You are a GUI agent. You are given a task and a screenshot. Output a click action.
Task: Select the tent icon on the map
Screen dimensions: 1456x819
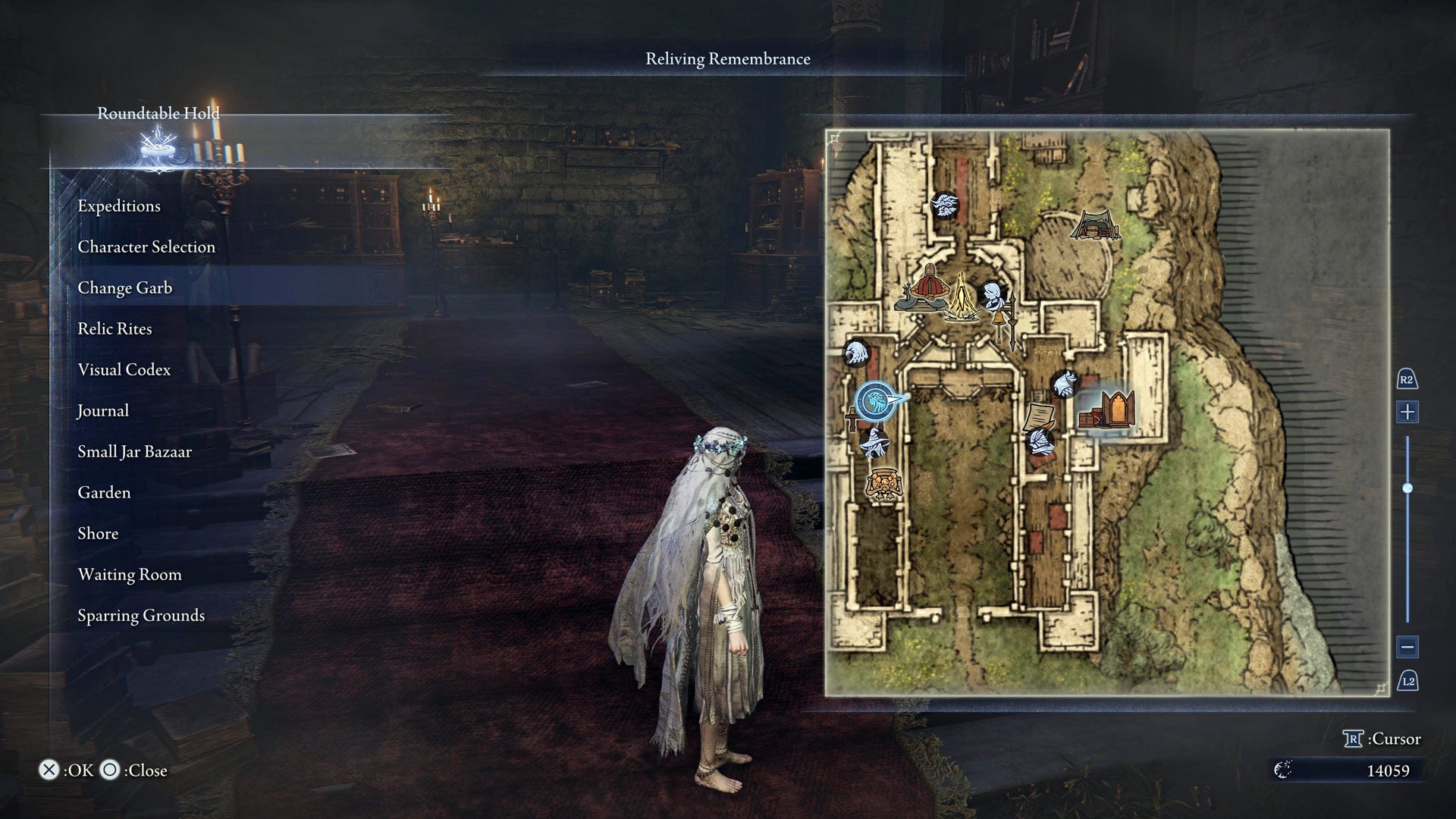point(1095,226)
